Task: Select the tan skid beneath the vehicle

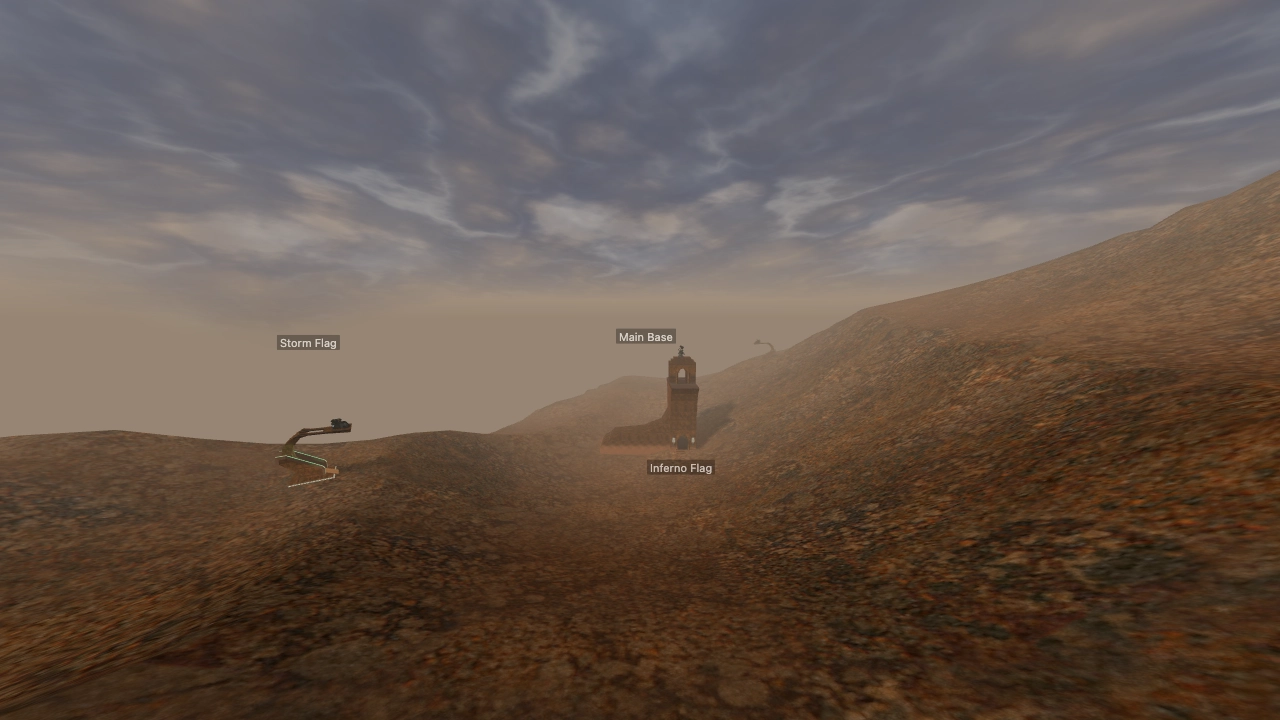Action: pos(332,470)
